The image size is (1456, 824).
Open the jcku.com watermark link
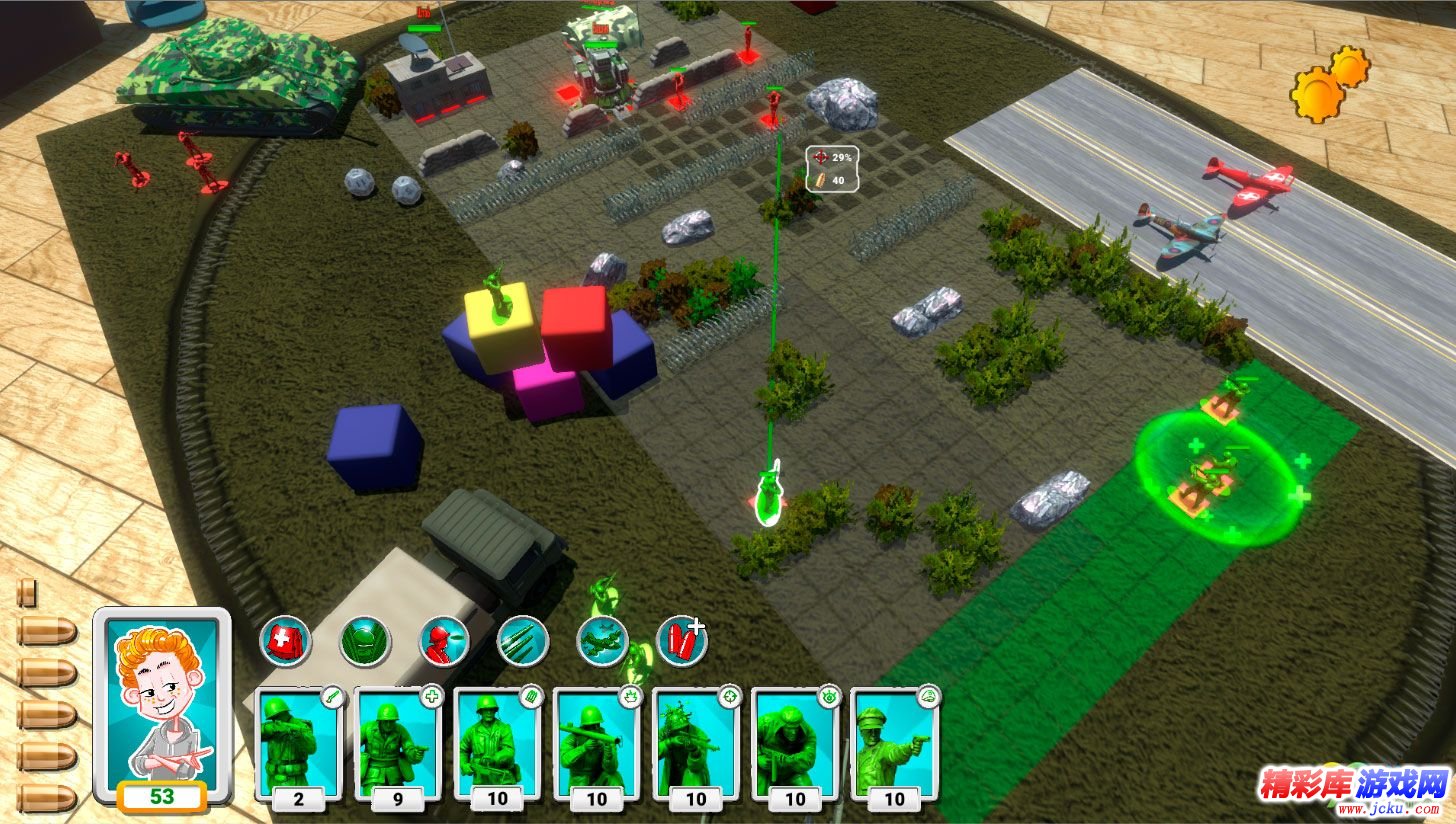[1353, 786]
